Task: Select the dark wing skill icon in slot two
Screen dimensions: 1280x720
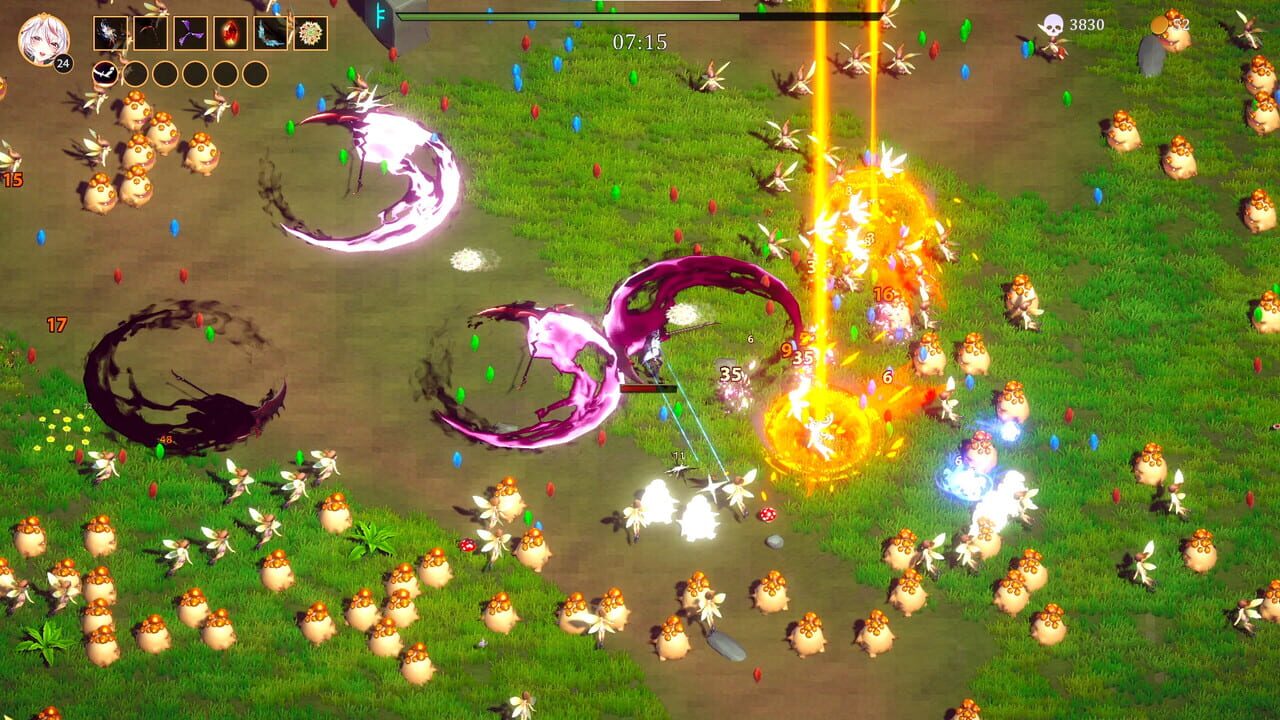Action: (x=148, y=33)
